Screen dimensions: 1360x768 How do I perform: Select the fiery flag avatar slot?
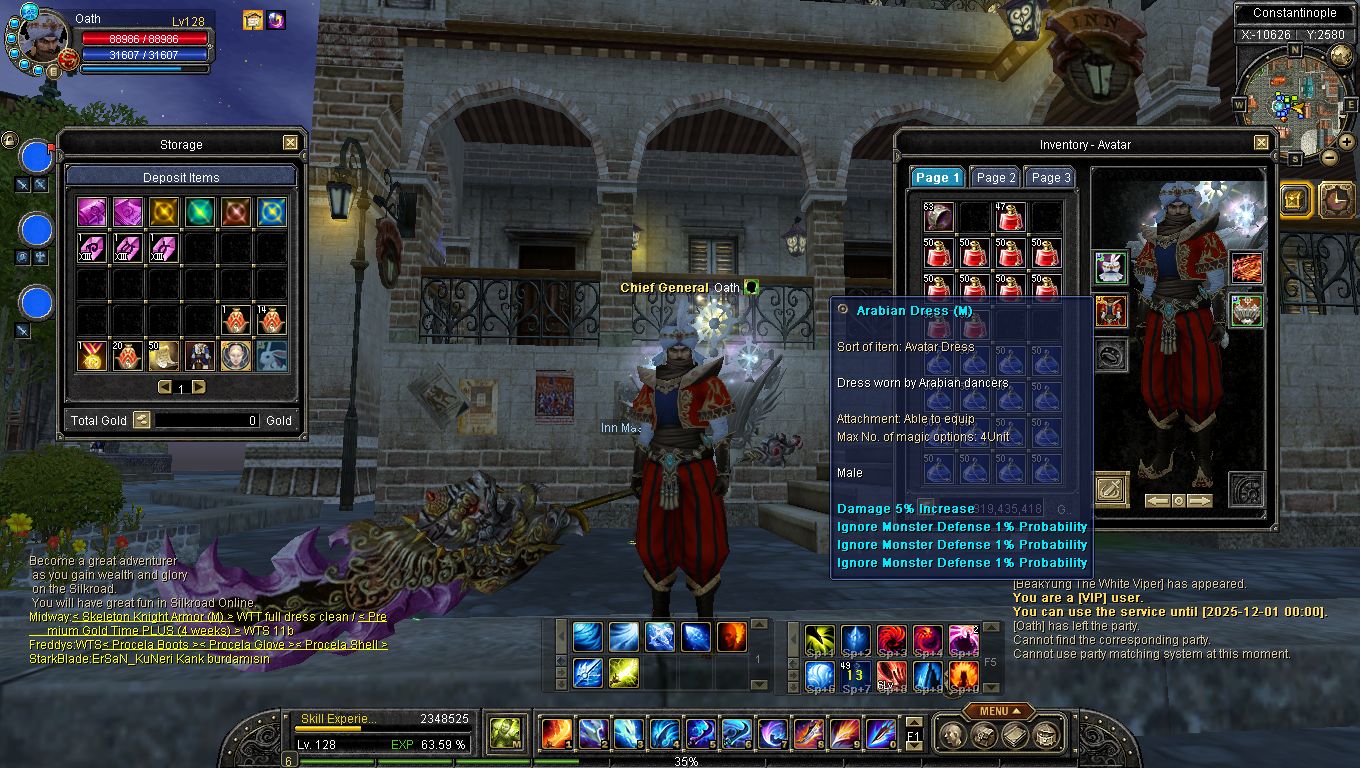(1246, 267)
